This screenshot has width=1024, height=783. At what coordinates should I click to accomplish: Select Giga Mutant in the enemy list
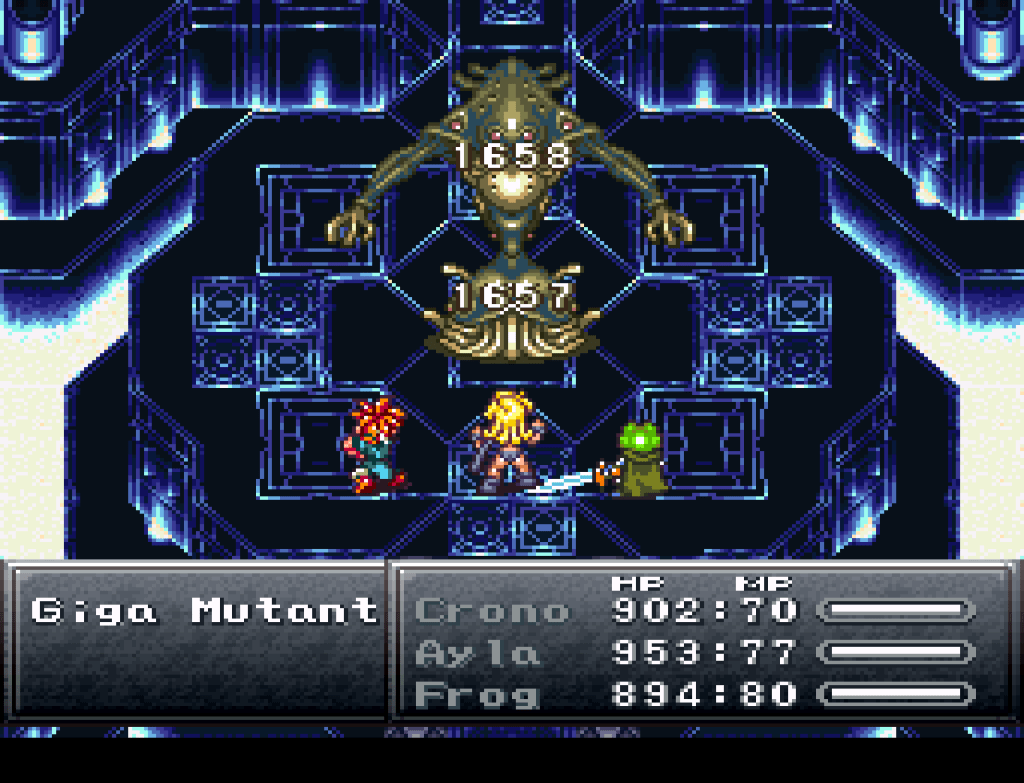204,610
